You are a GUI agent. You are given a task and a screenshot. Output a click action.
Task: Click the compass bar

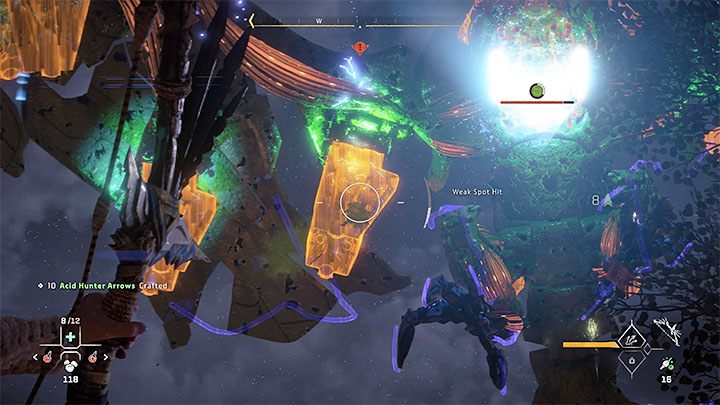coord(358,19)
